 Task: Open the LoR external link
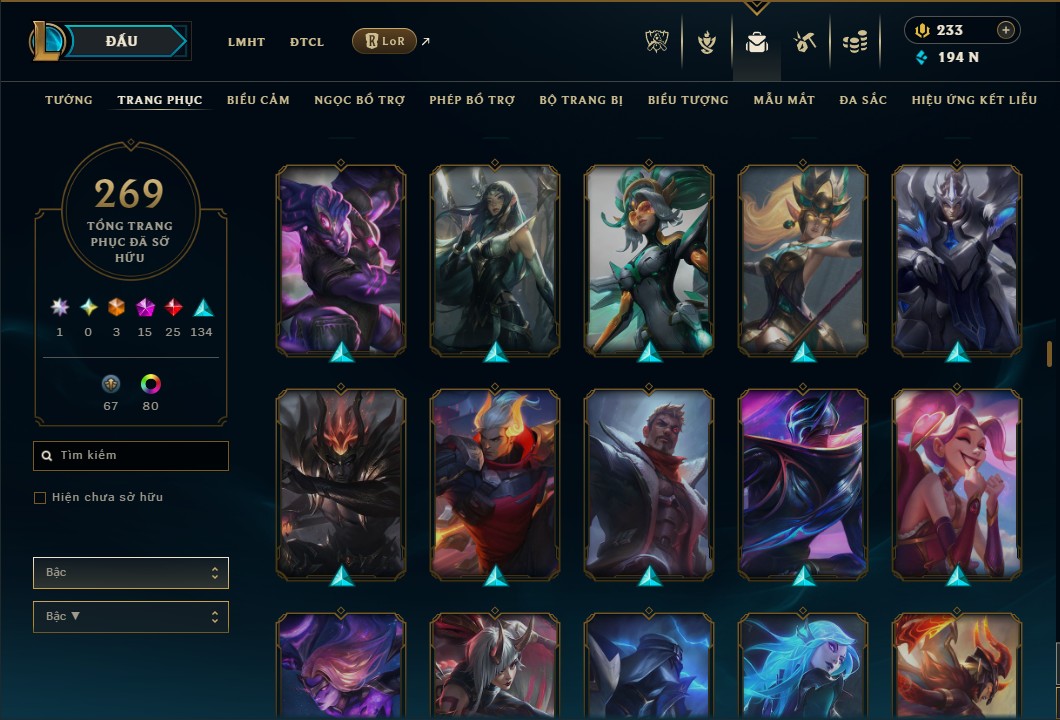(x=385, y=41)
